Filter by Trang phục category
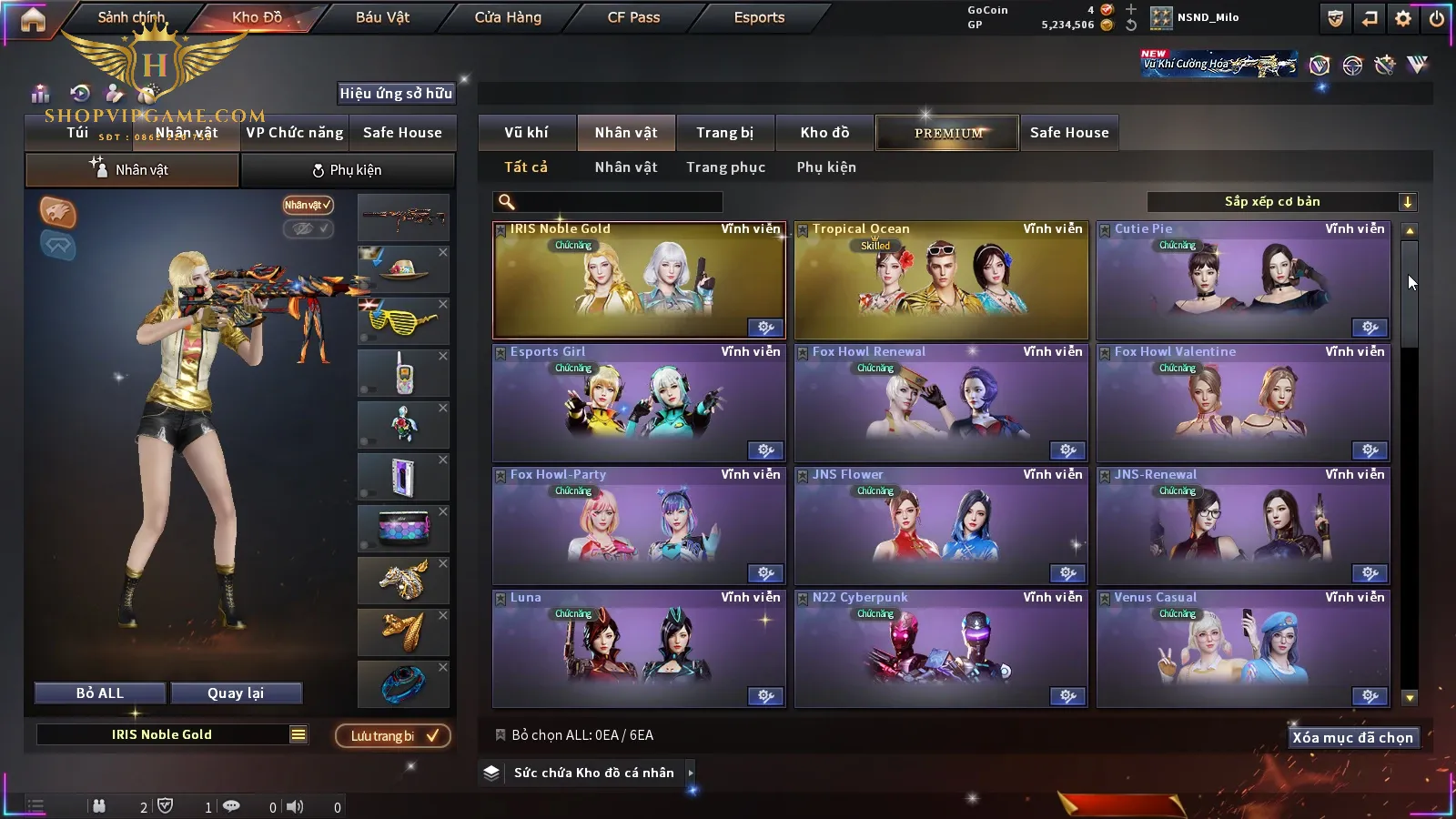1456x819 pixels. tap(725, 167)
